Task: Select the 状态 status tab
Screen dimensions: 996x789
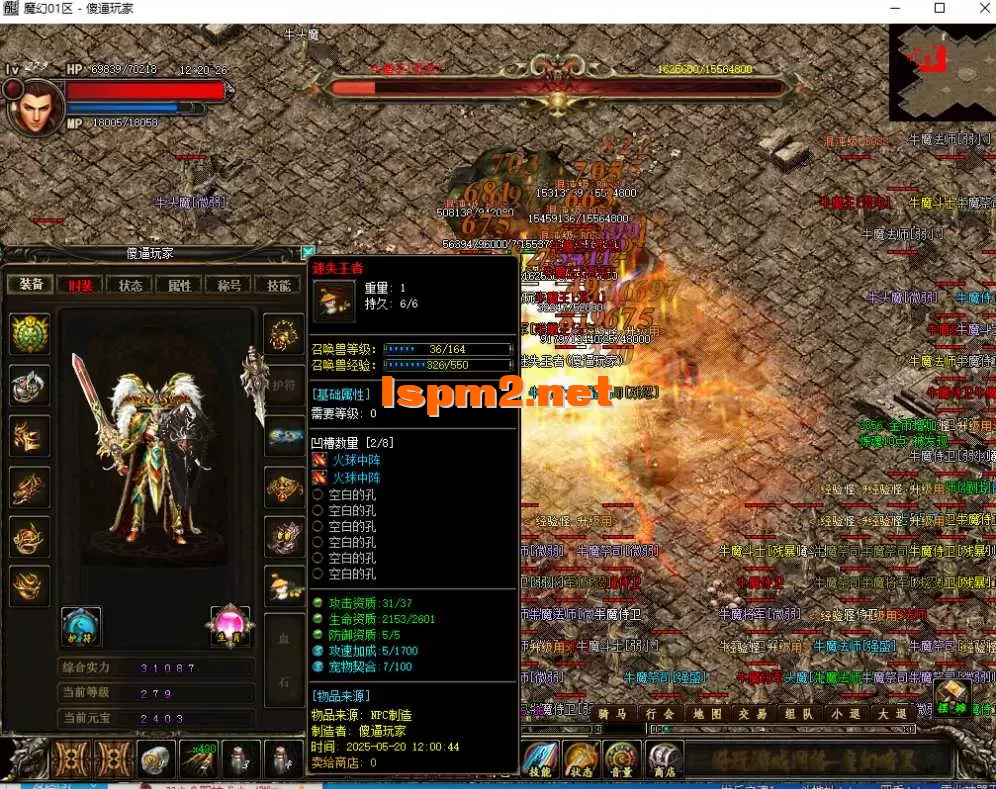Action: pyautogui.click(x=130, y=285)
